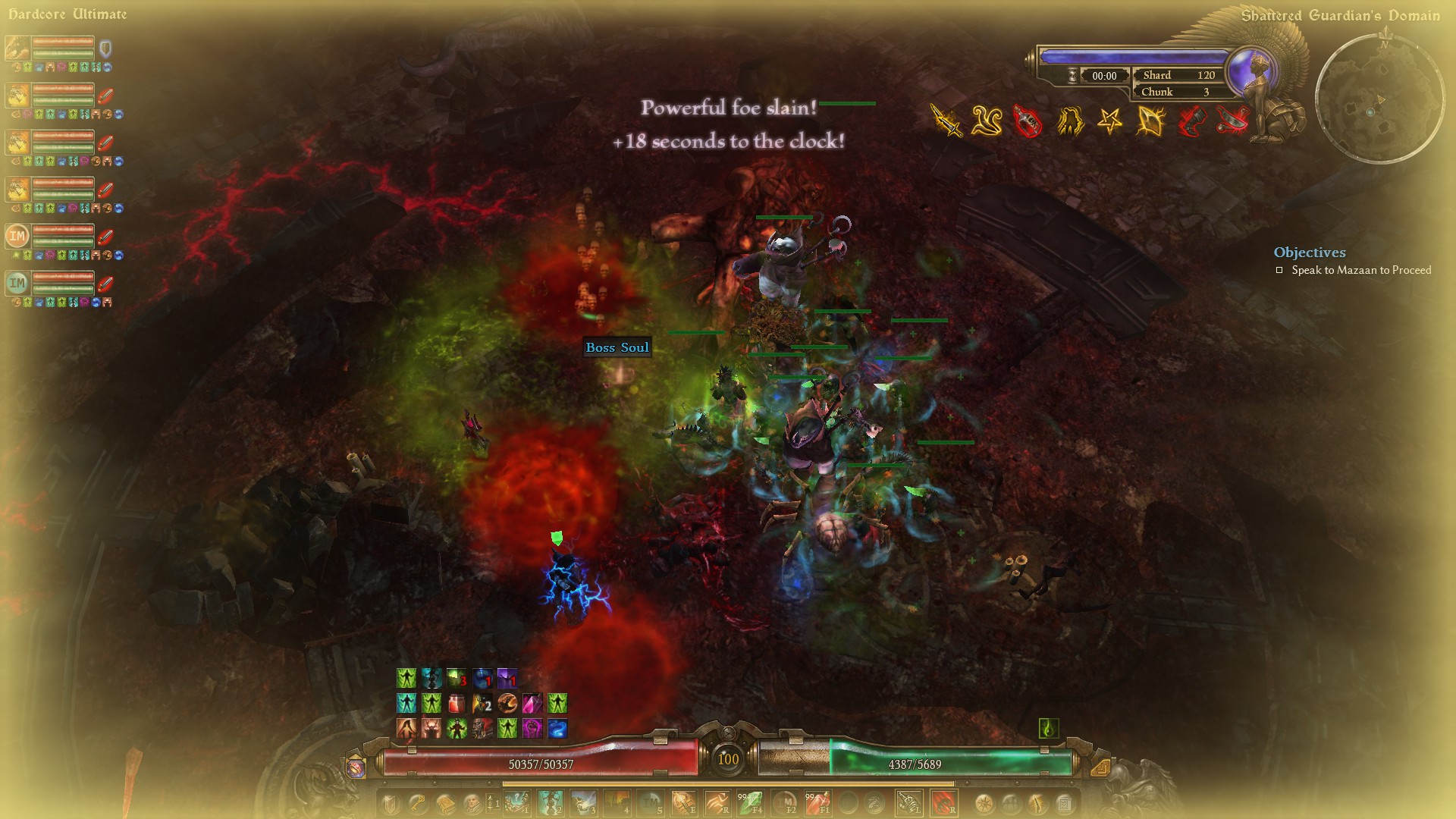
Task: Select the orange IM pet portrait
Action: (x=17, y=236)
